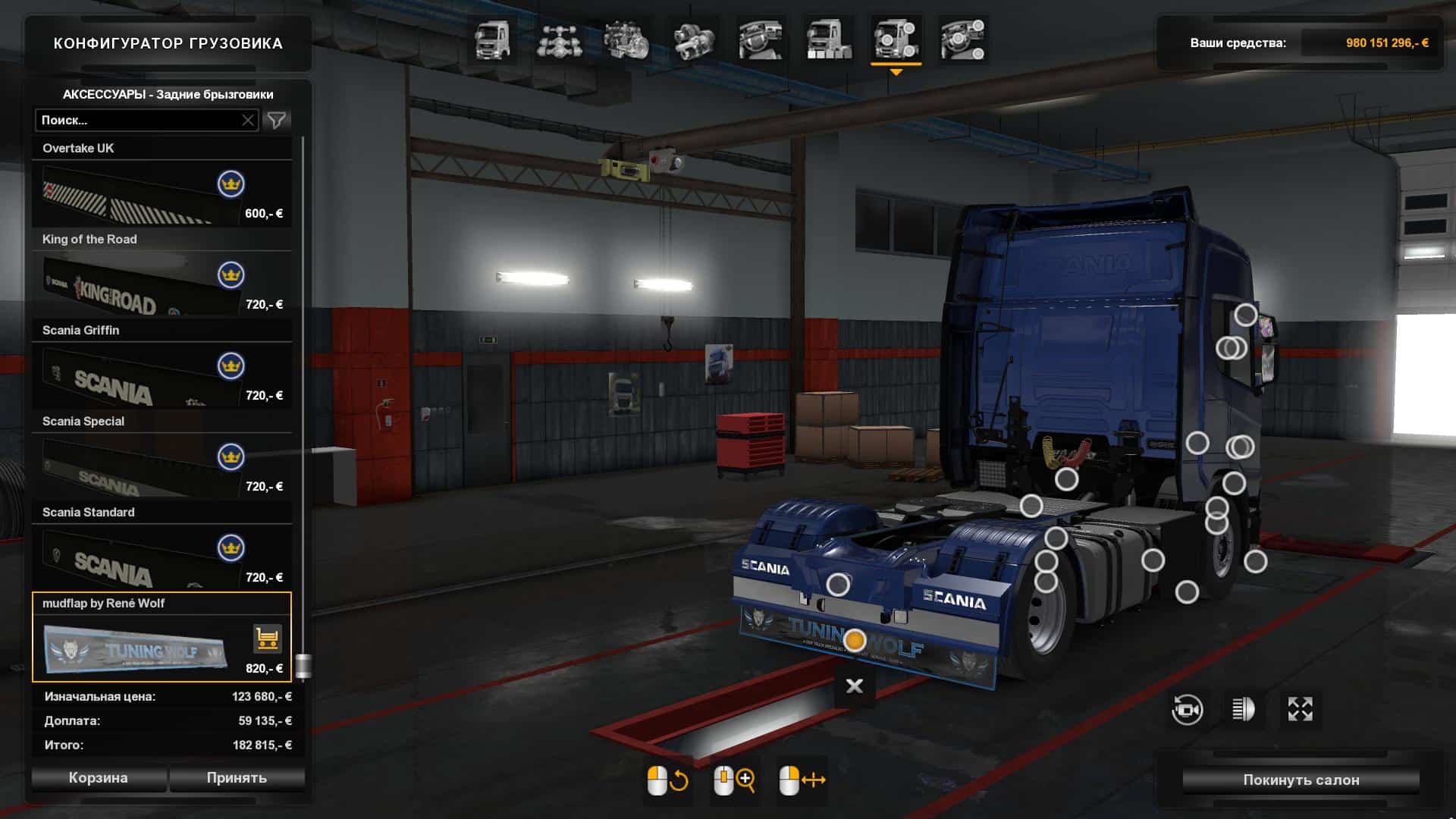Choose the Scania Standard mudflap
1456x819 pixels.
(x=162, y=558)
